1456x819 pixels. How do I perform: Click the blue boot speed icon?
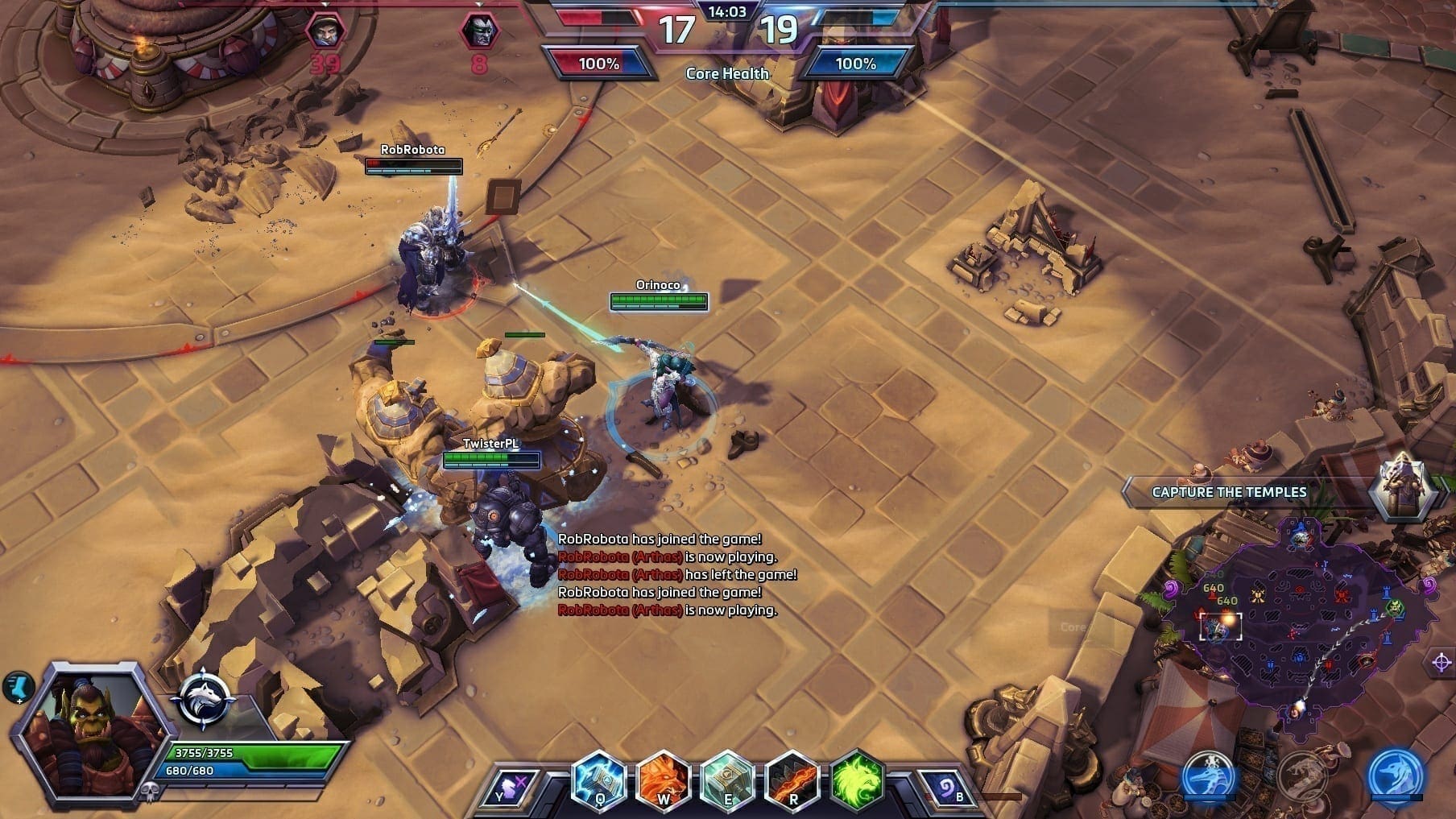coord(18,687)
